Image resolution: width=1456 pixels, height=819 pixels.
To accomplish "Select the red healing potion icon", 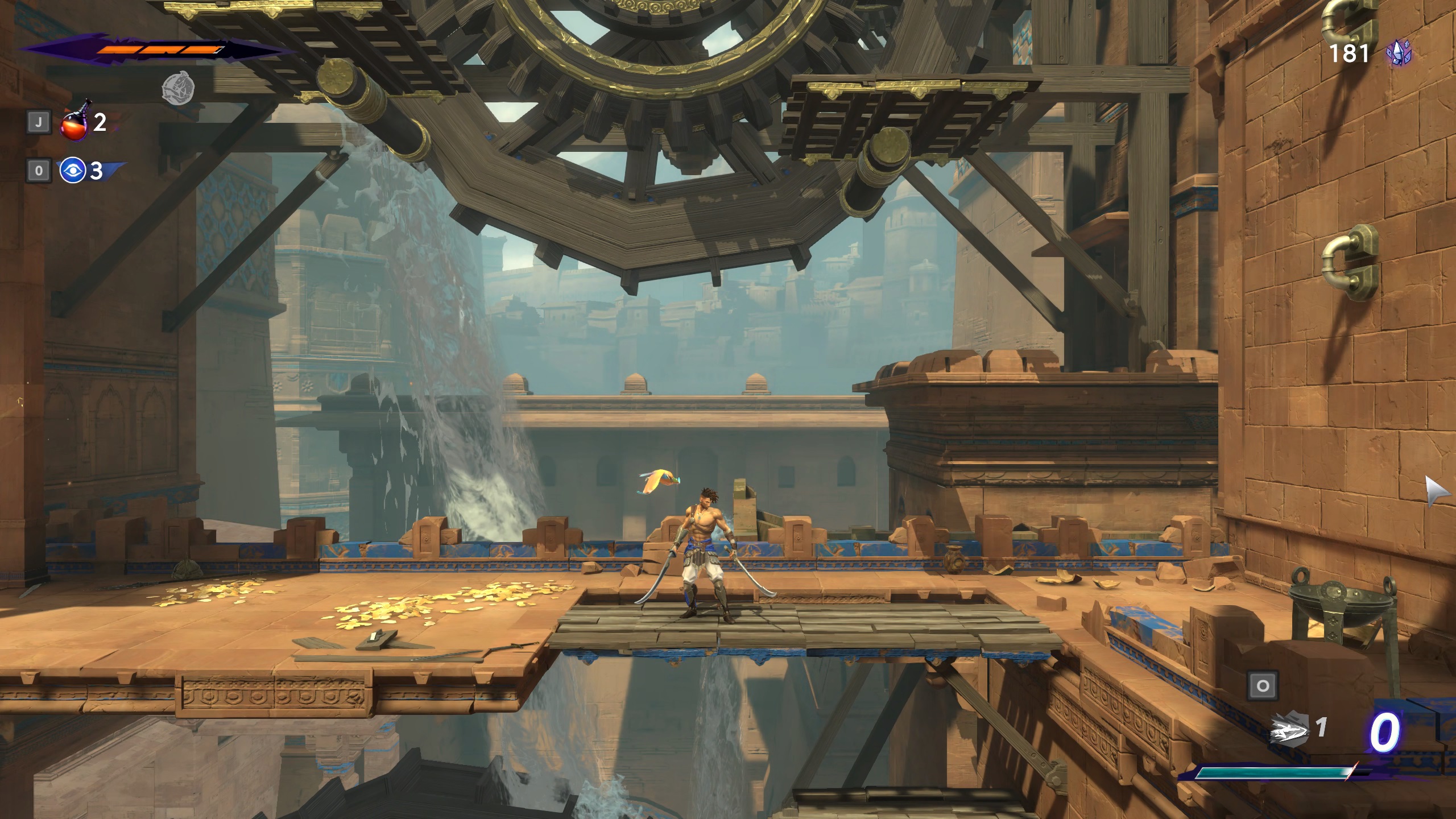I will (74, 122).
